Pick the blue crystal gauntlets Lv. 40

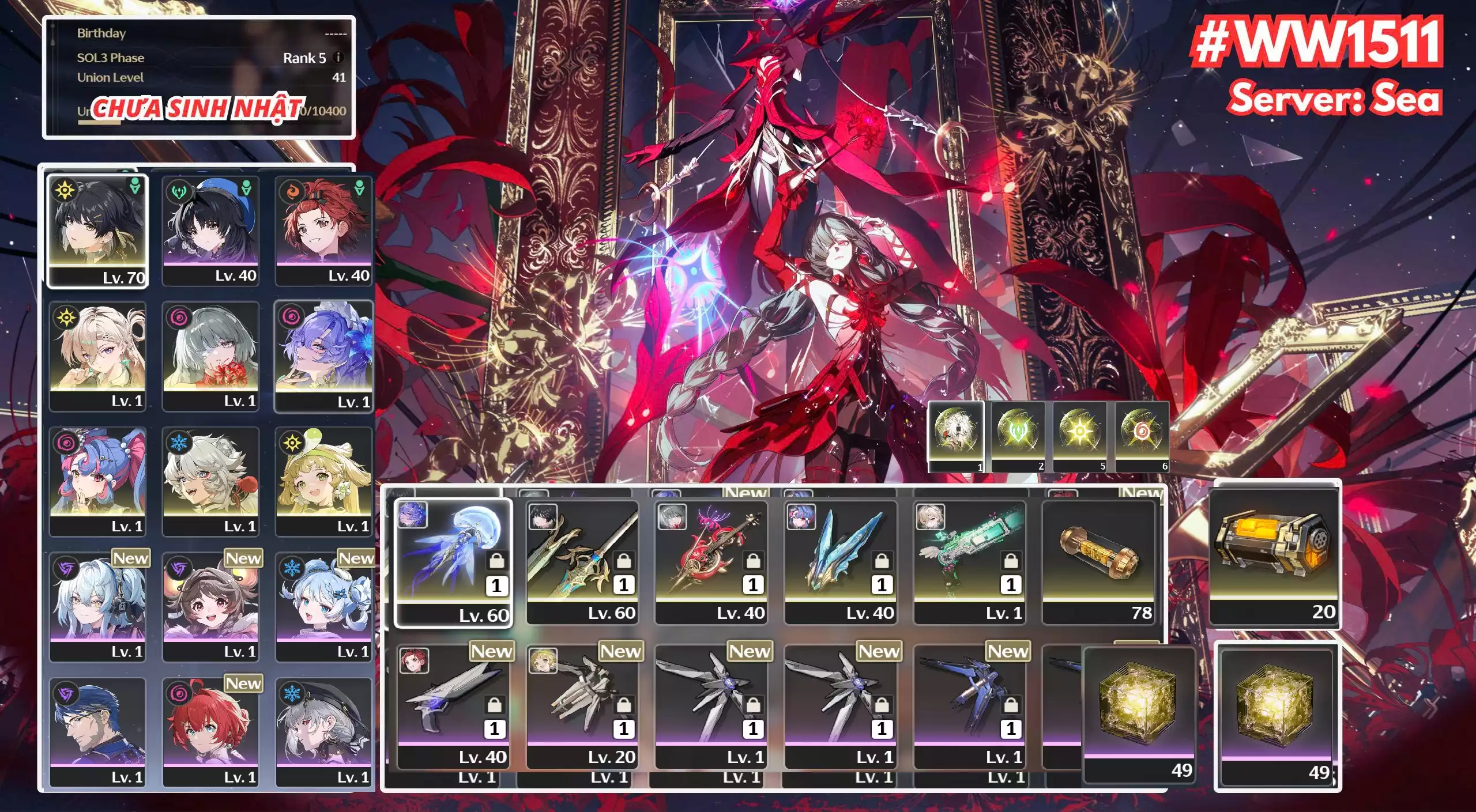pyautogui.click(x=841, y=562)
